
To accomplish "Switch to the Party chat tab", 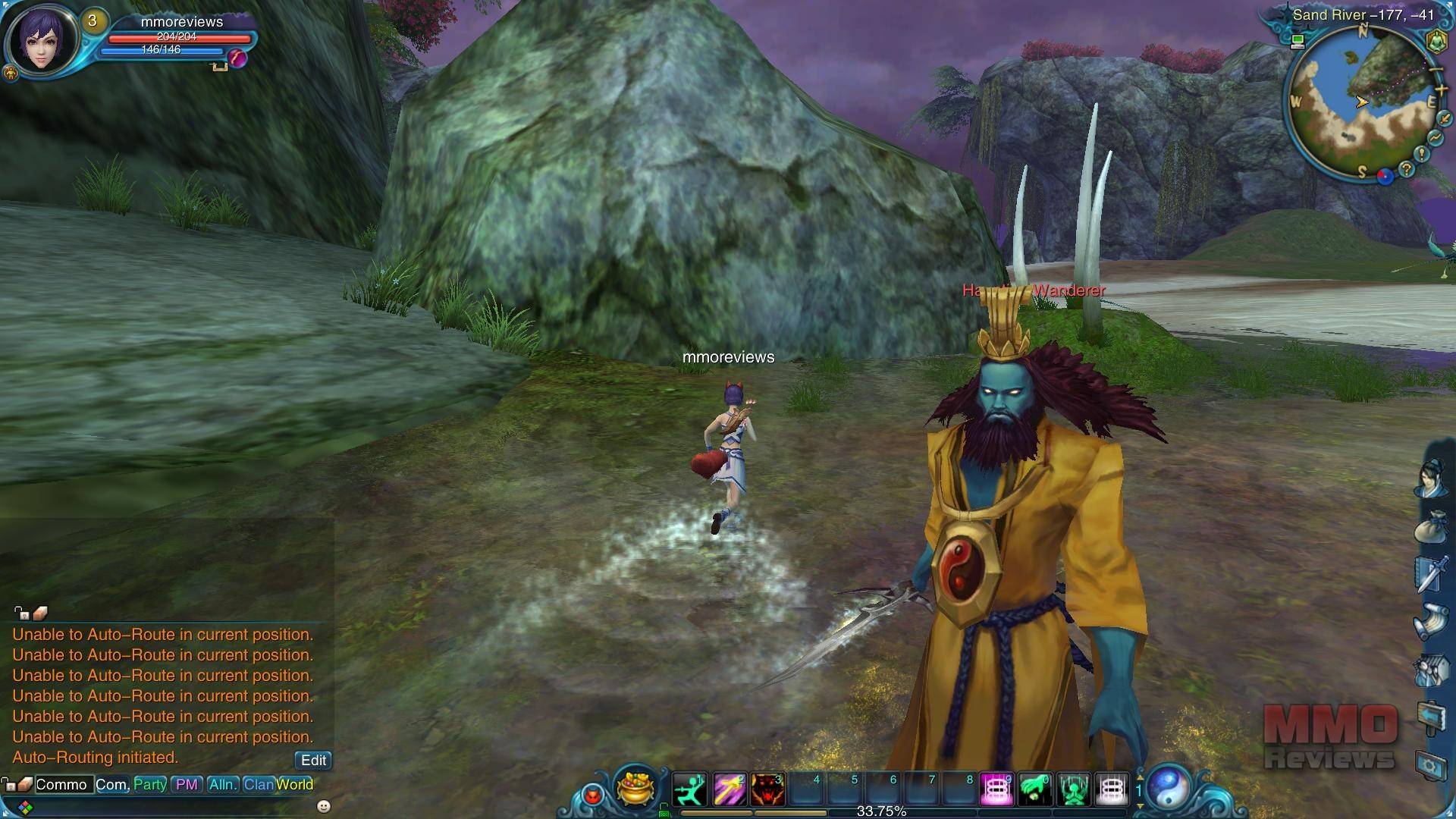I will click(x=149, y=784).
